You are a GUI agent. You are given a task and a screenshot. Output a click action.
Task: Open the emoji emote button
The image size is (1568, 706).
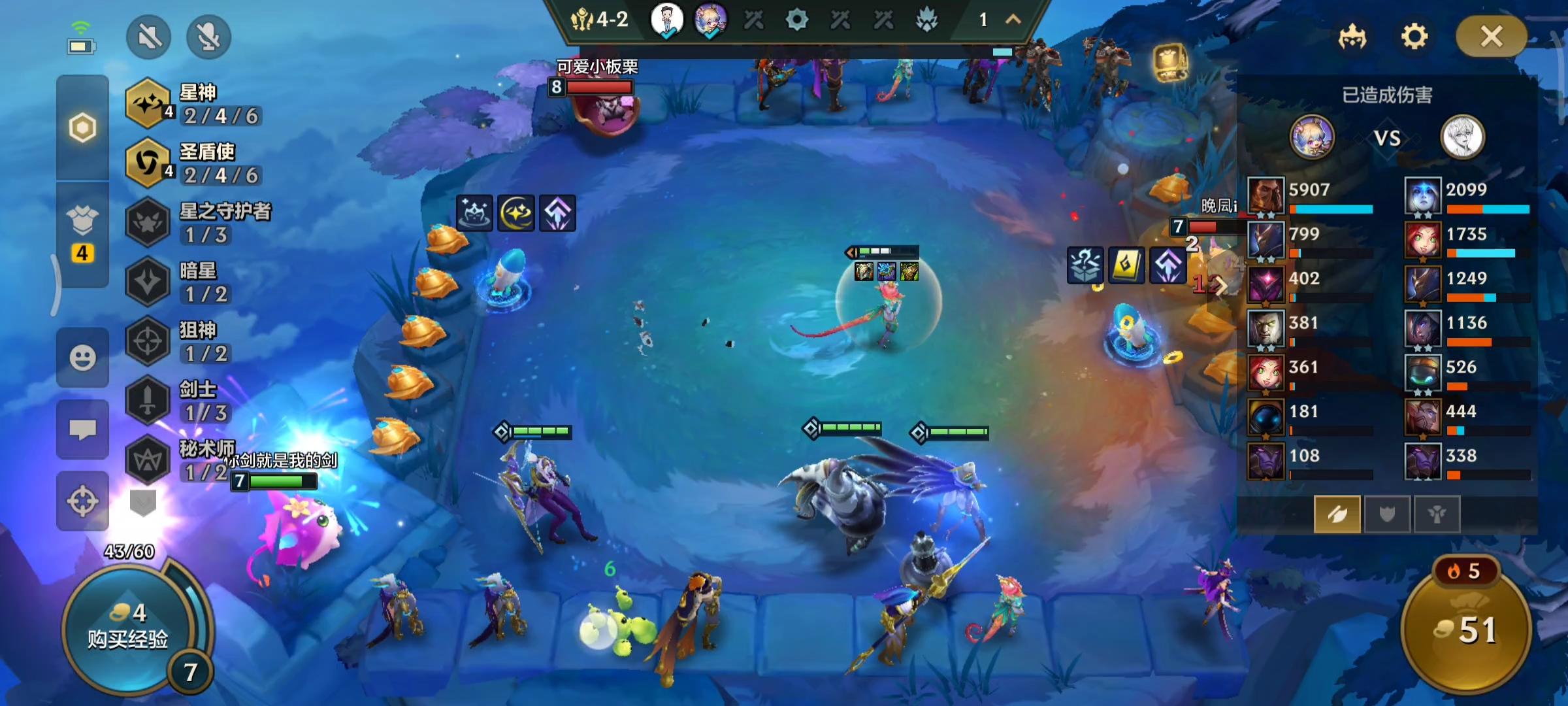pos(82,358)
